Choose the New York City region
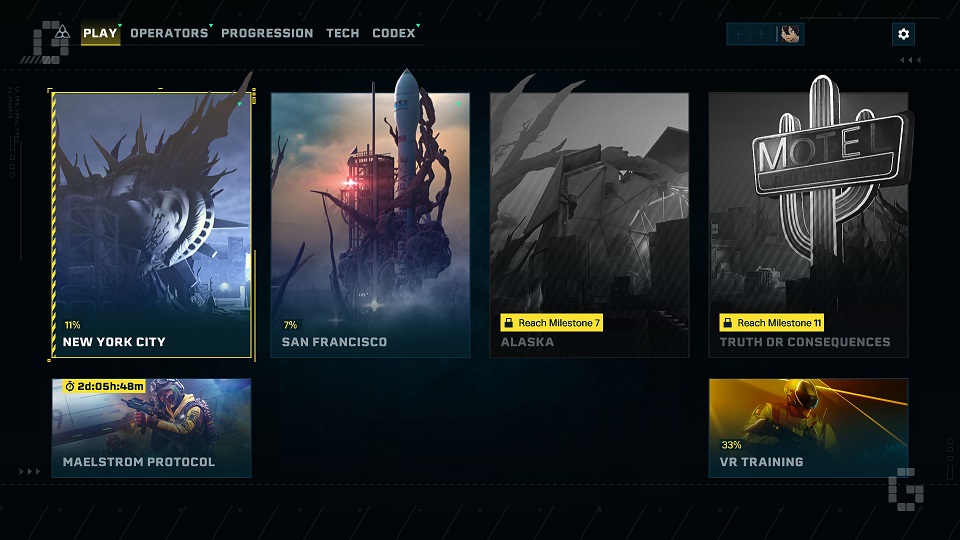Viewport: 960px width, 540px height. [x=151, y=225]
